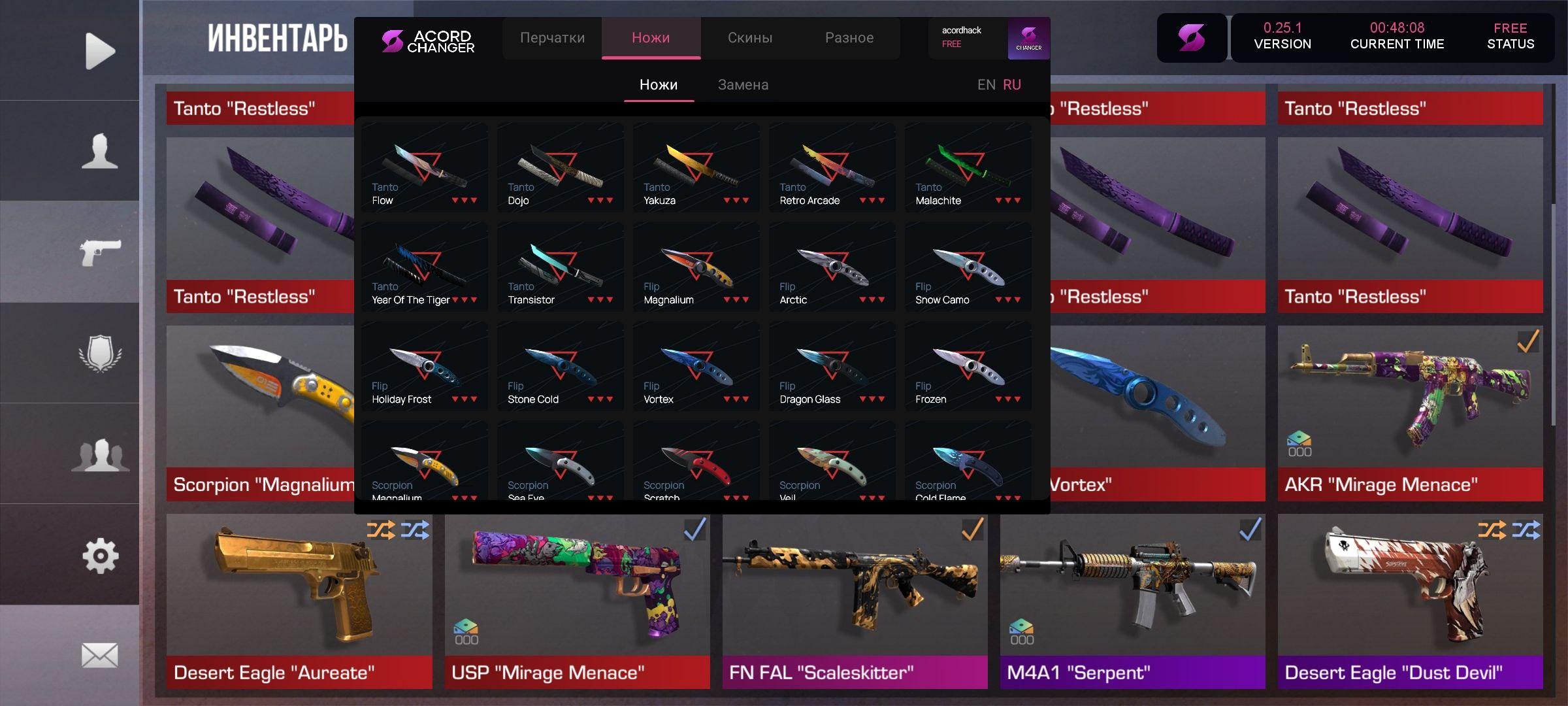Click the shuffle icon on Desert Eagle Aureate
The width and height of the screenshot is (1568, 706).
pyautogui.click(x=382, y=530)
